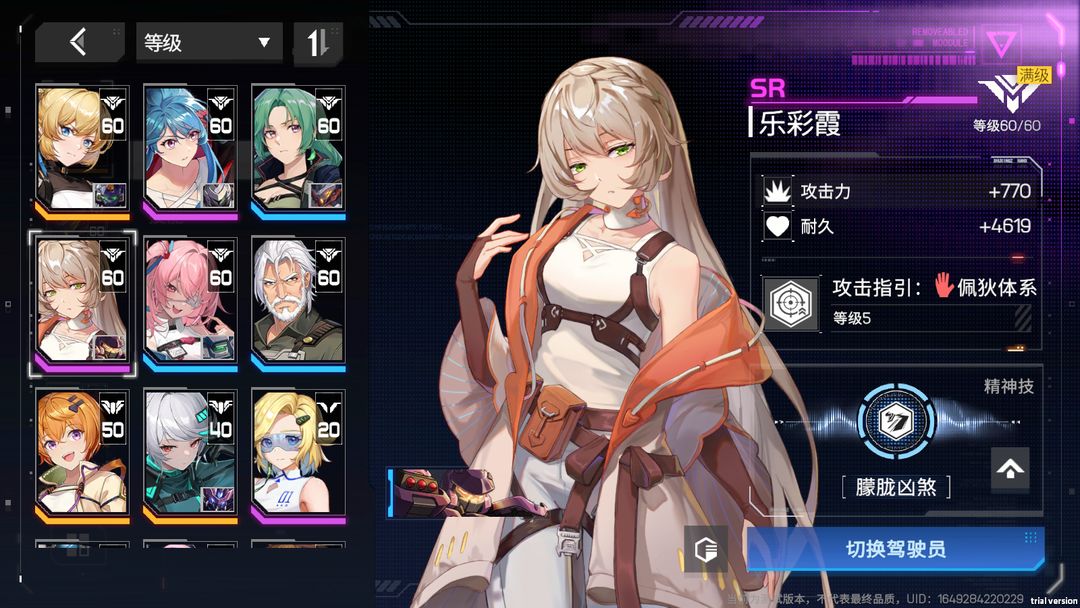This screenshot has height=608, width=1080.
Task: Choose the blonde goggles level 20 pilot
Action: pos(298,455)
